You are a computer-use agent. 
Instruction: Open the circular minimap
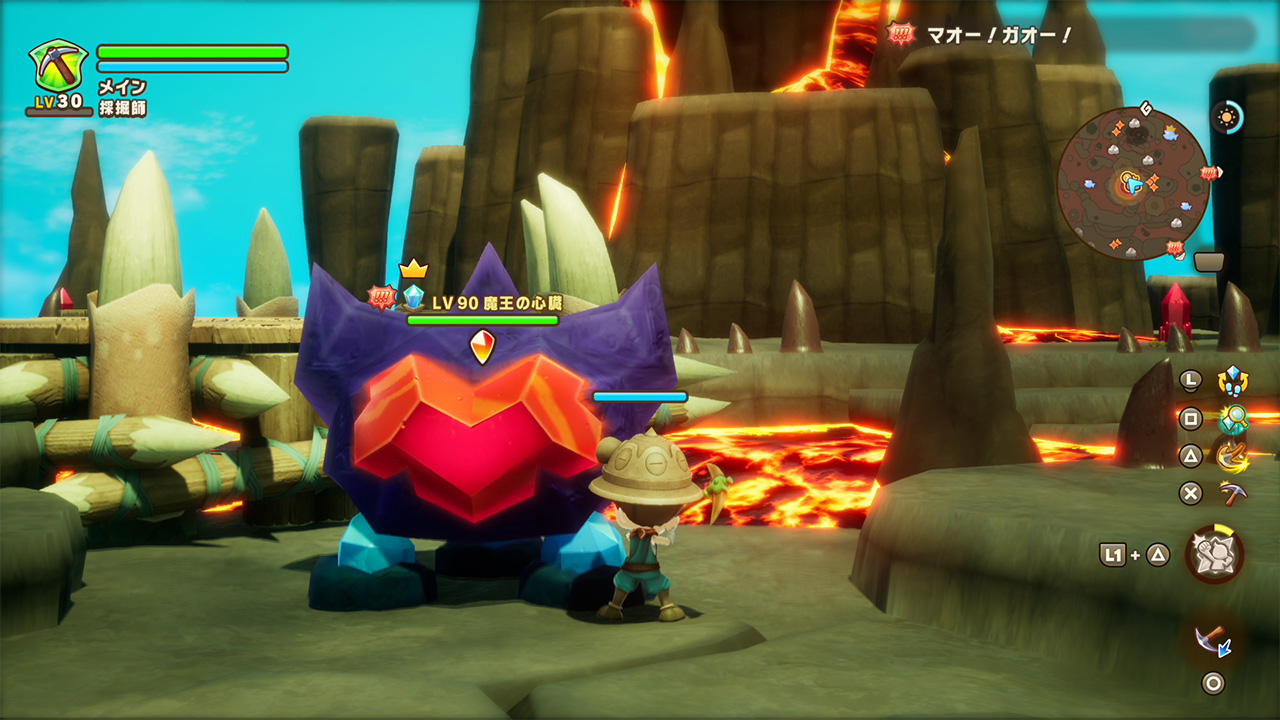[x=1133, y=183]
